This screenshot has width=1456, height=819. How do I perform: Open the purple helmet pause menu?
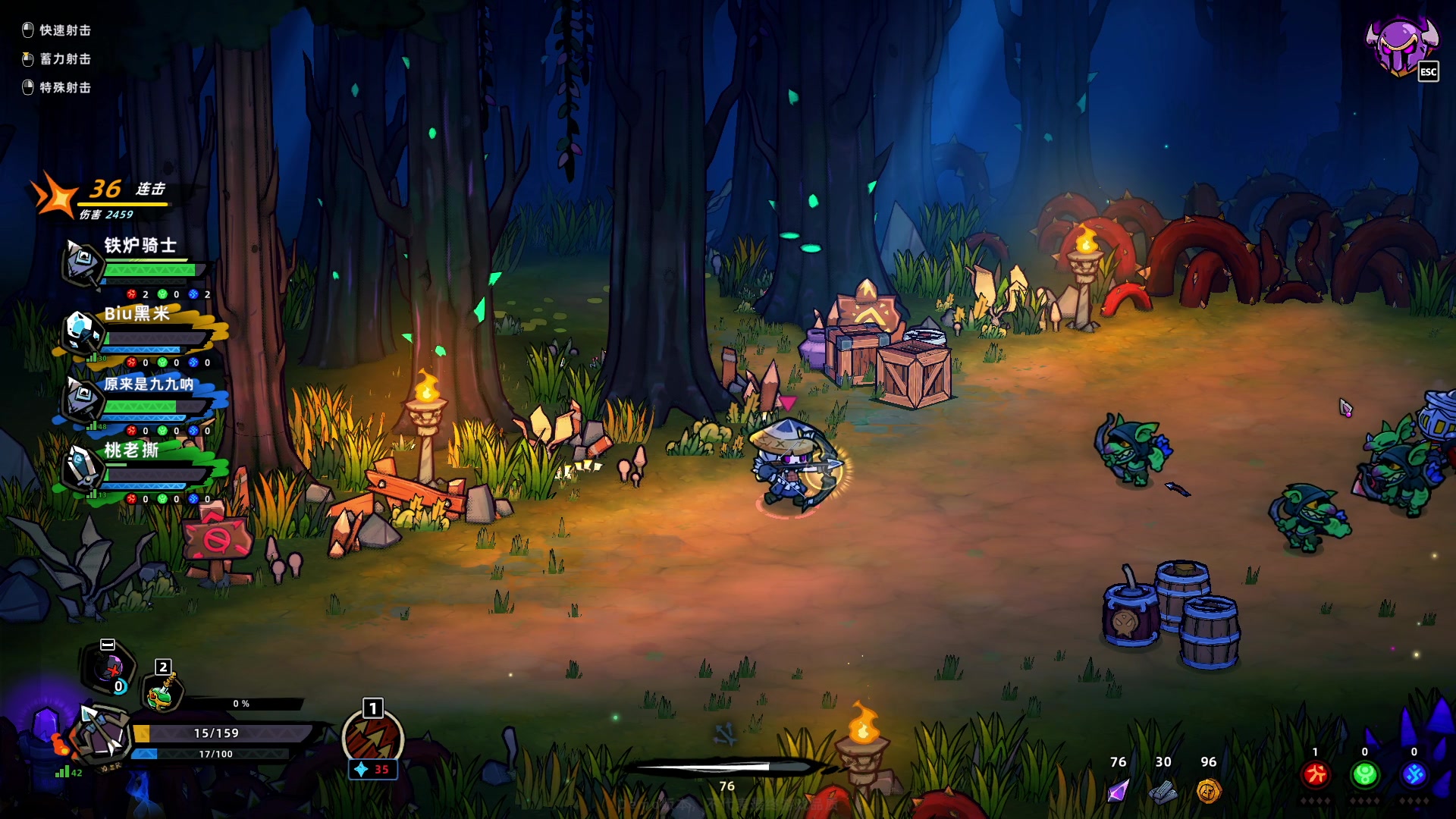(x=1400, y=45)
